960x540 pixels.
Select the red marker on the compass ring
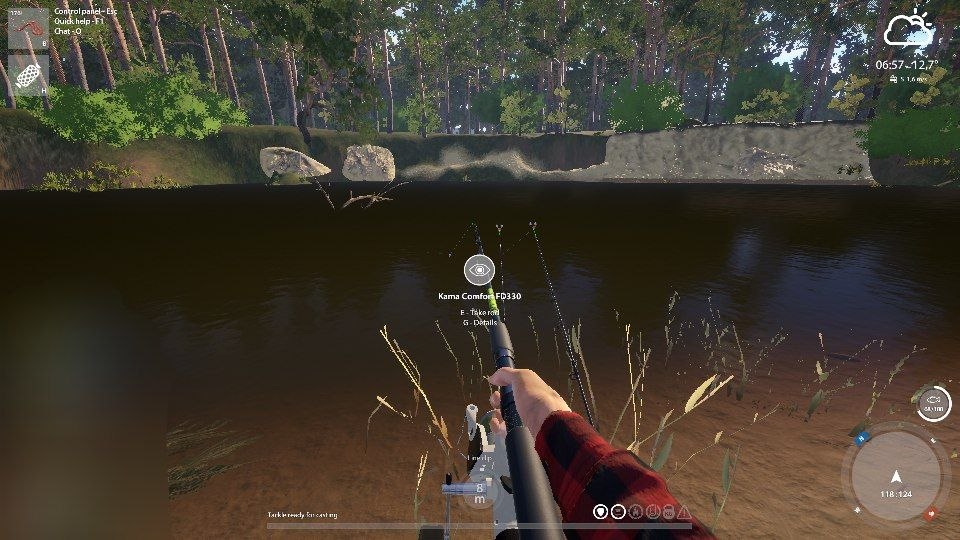[x=931, y=514]
